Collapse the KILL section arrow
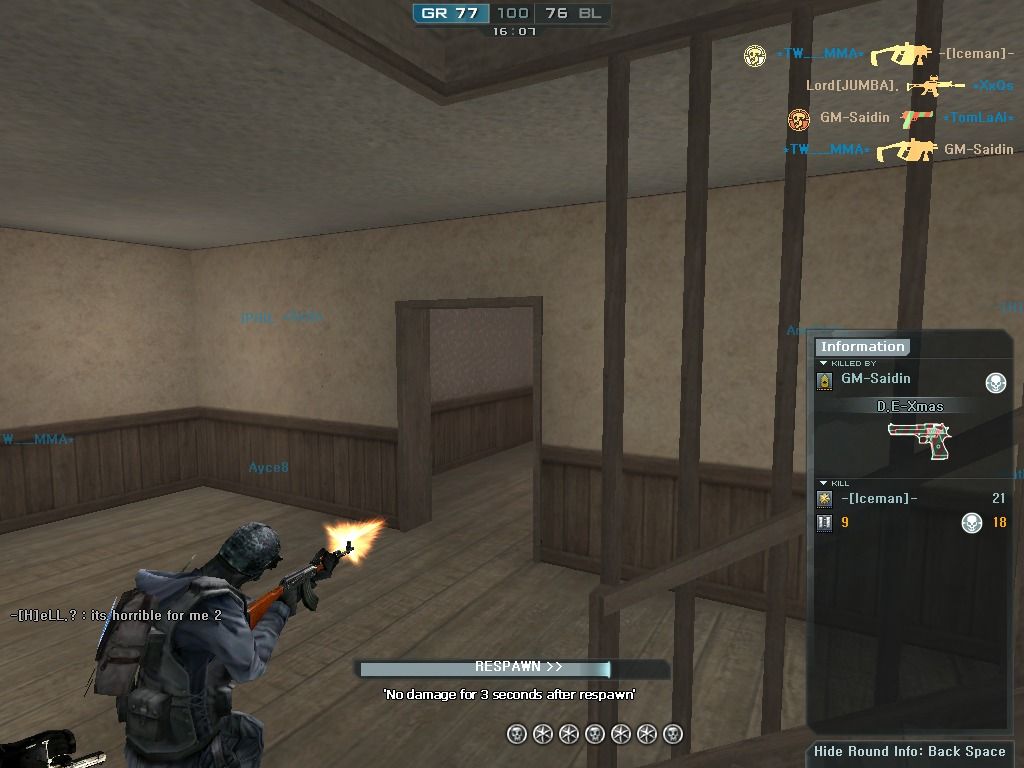The width and height of the screenshot is (1024, 768). (x=823, y=483)
